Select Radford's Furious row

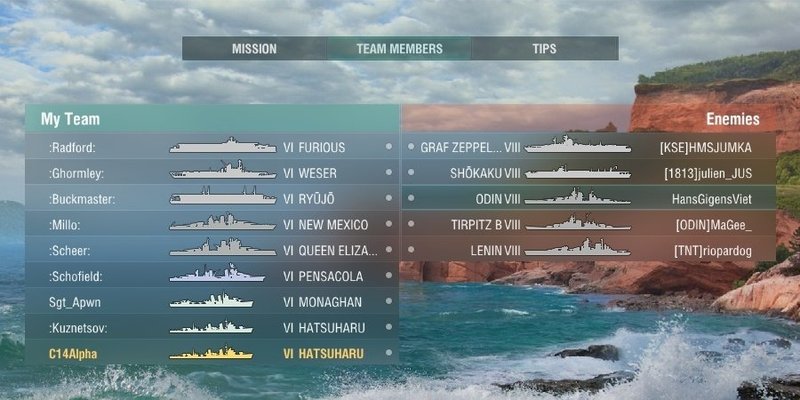click(x=212, y=147)
